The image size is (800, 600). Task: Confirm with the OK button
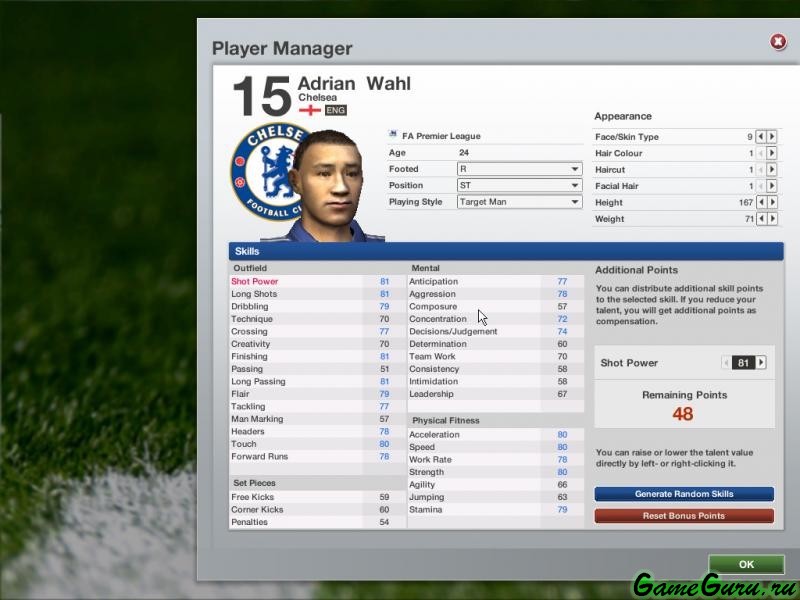[x=746, y=564]
